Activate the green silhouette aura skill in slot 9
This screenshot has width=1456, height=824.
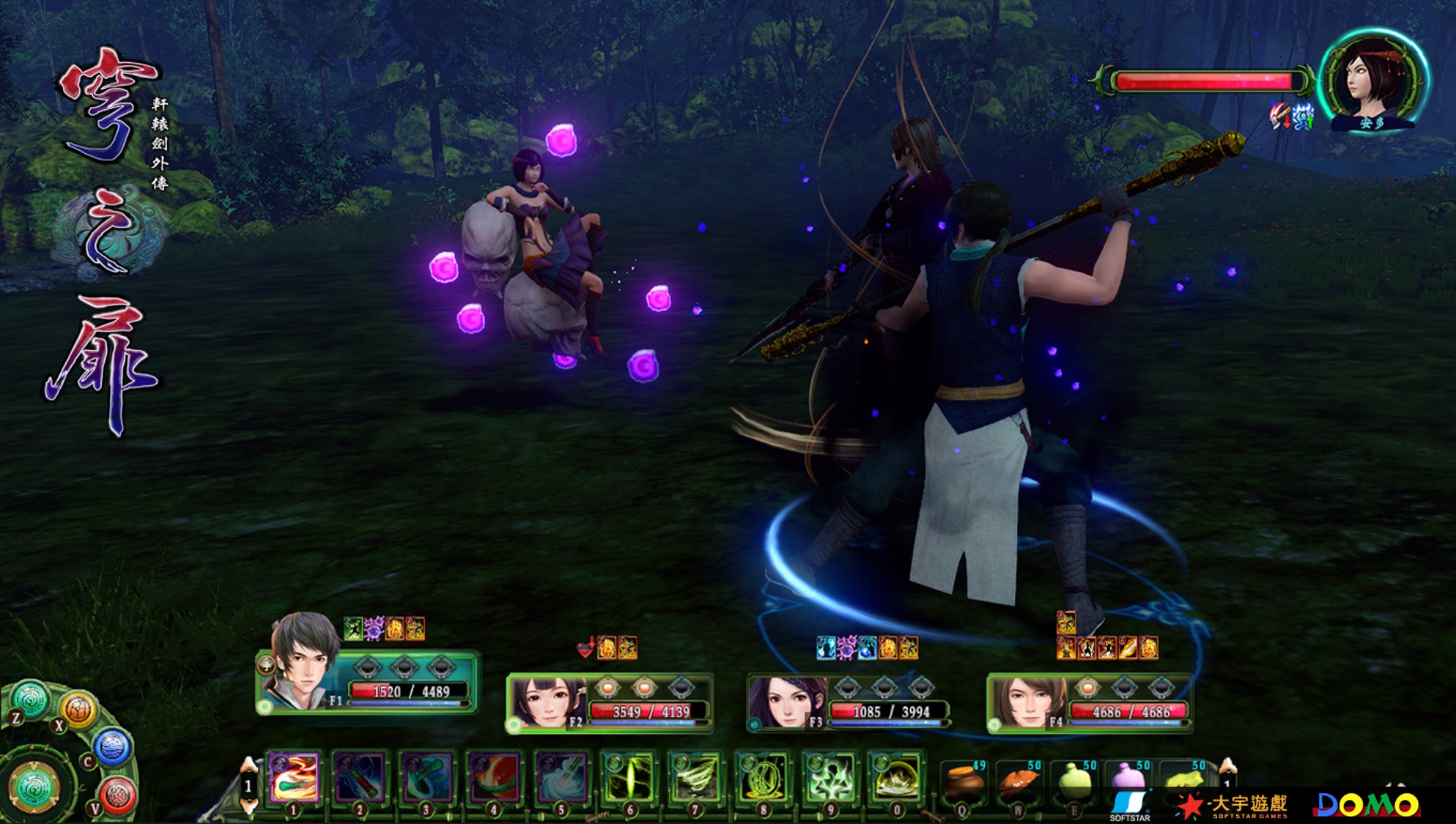point(829,778)
